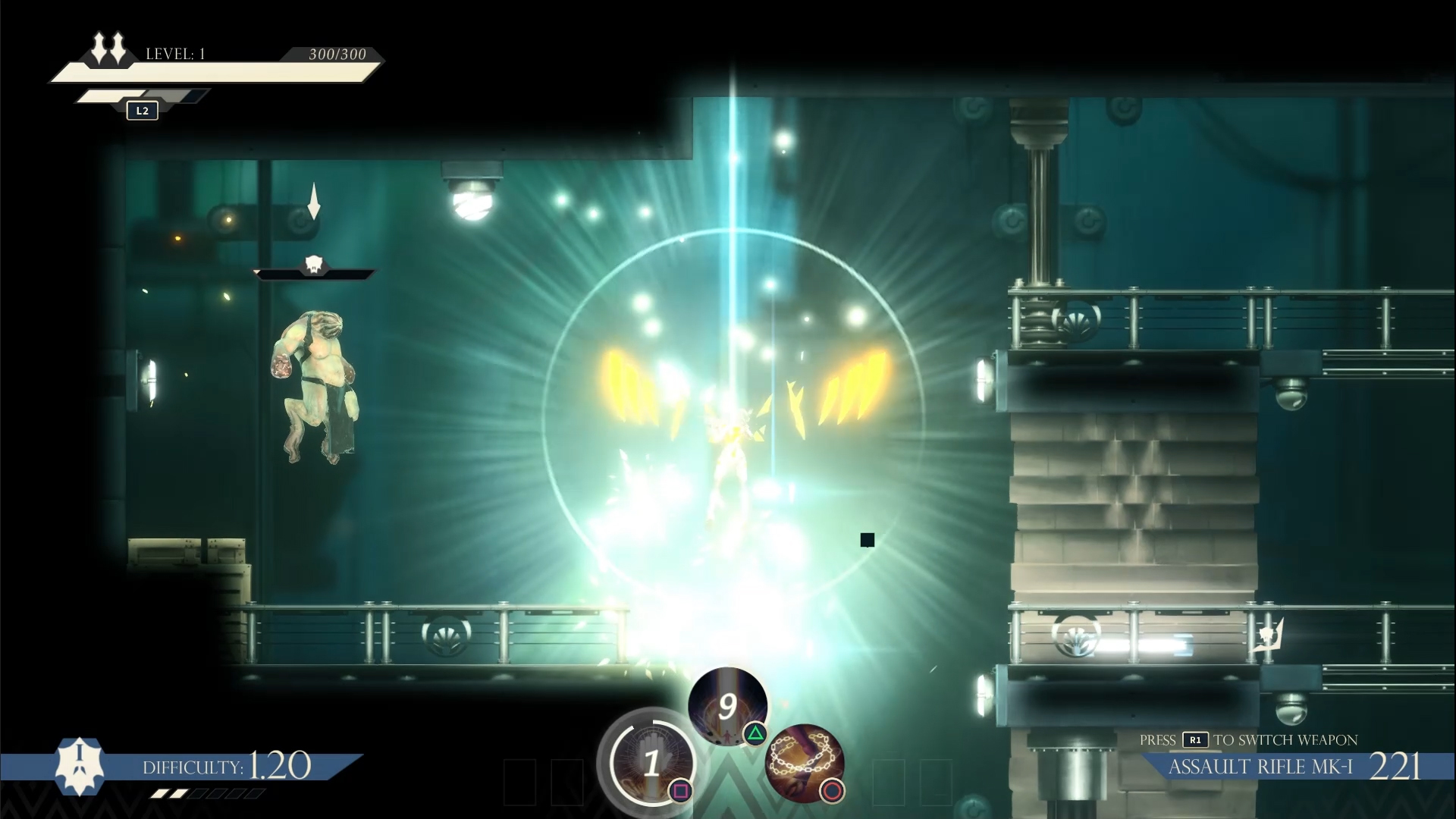Click the L2 button prompt label
Screen dimensions: 1456x819
click(x=142, y=110)
